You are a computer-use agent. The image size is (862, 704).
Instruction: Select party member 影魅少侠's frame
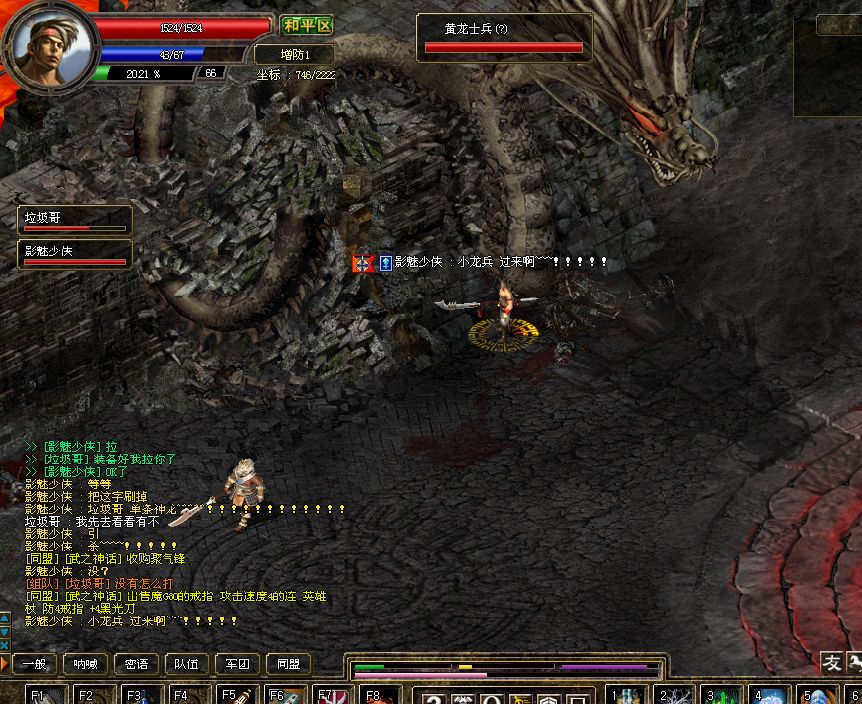click(75, 254)
